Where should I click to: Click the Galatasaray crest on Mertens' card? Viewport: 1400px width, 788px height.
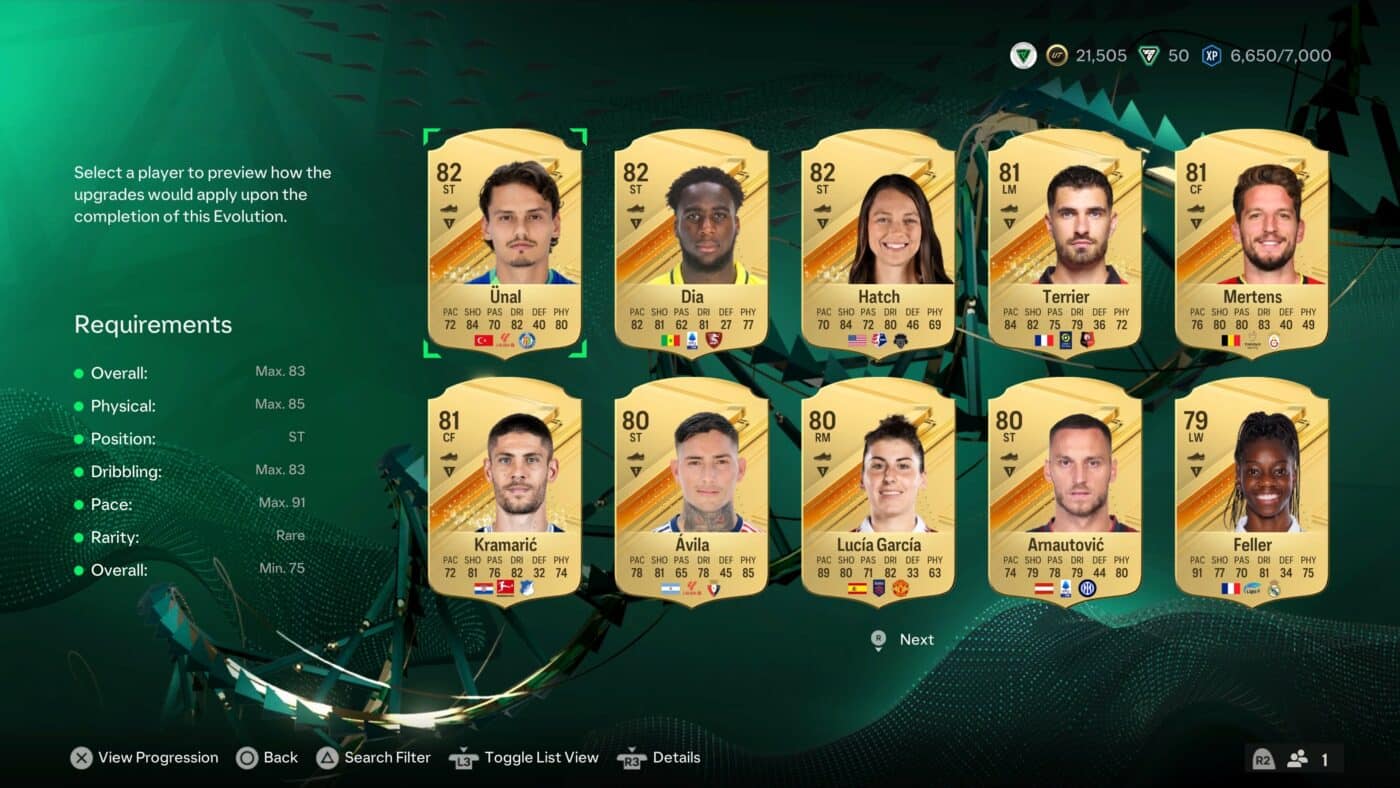pyautogui.click(x=1274, y=342)
